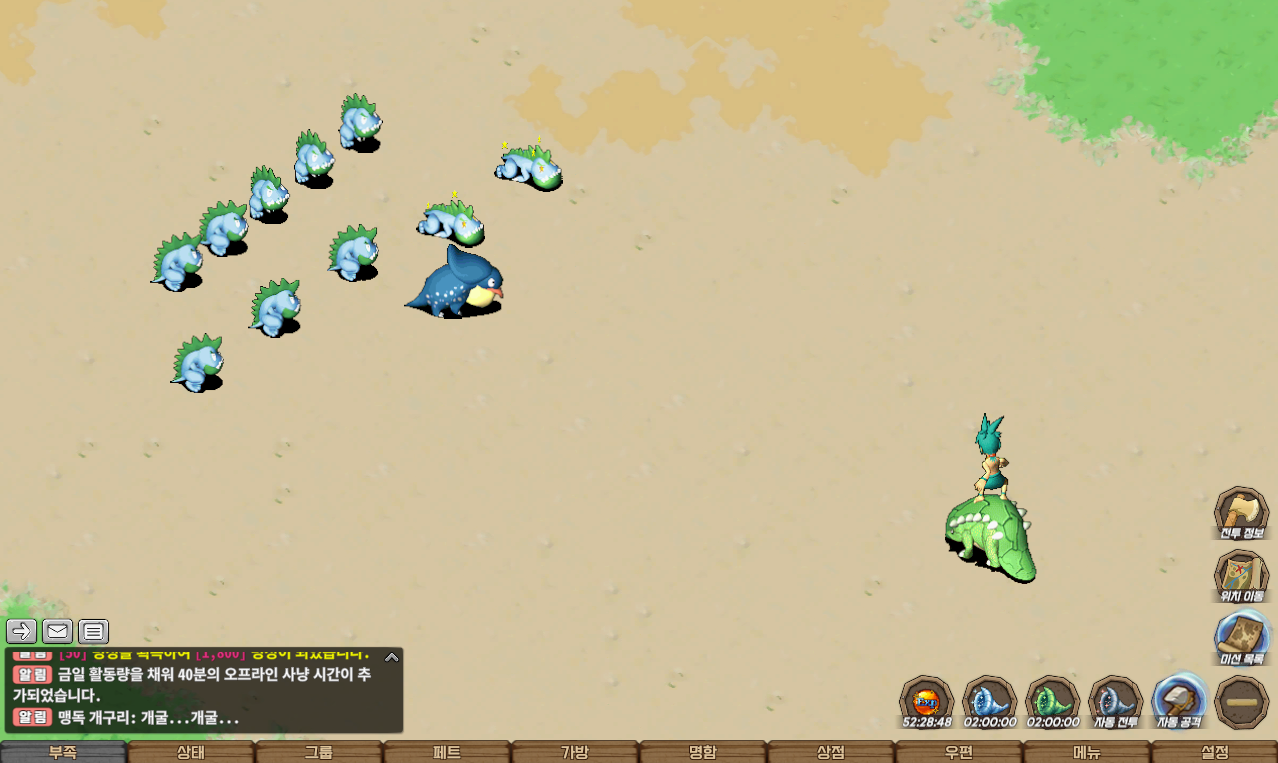This screenshot has width=1278, height=763.
Task: Open the 그룹 (Group) menu
Action: (319, 752)
